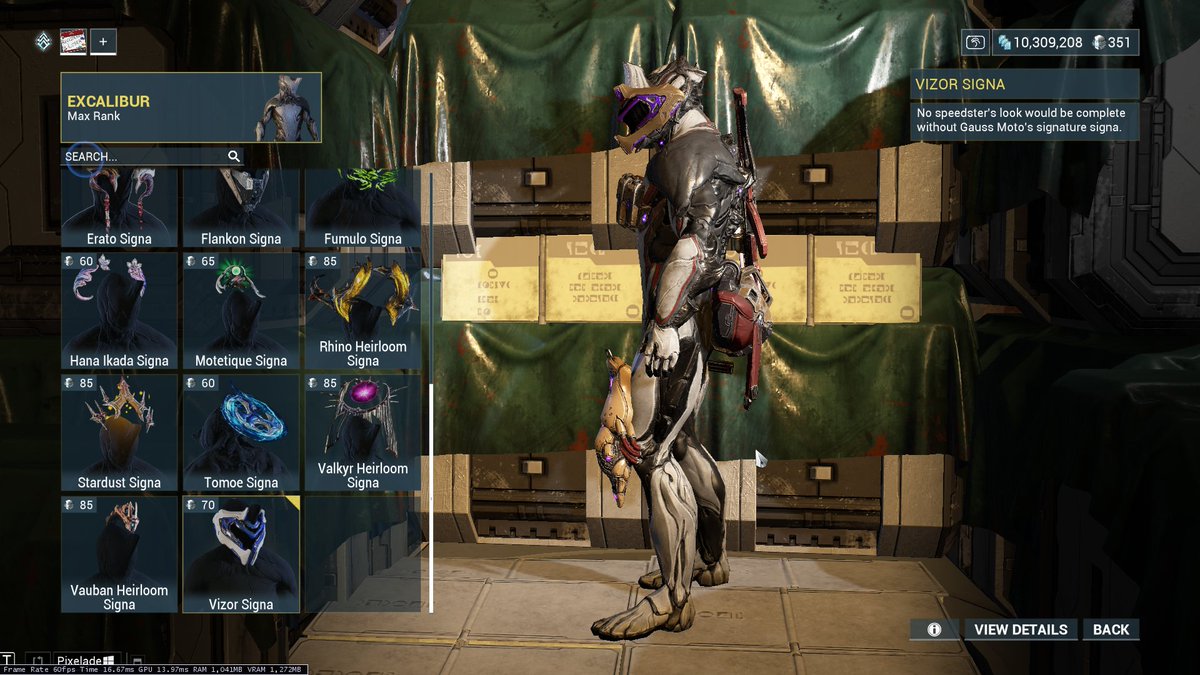
Task: Click the plus button at top left
Action: (x=104, y=42)
